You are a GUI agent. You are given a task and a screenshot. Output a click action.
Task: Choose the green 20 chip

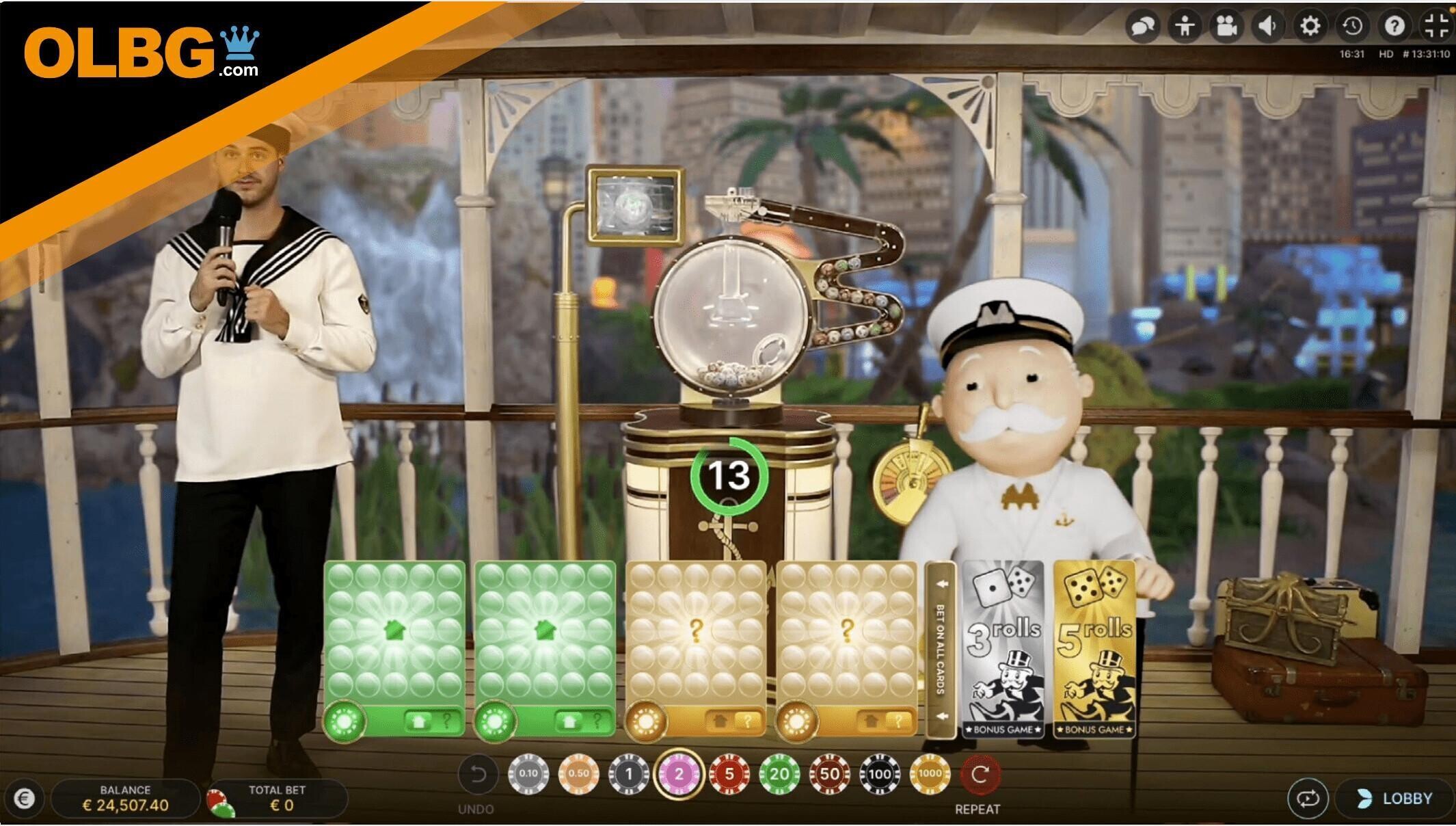click(x=779, y=774)
